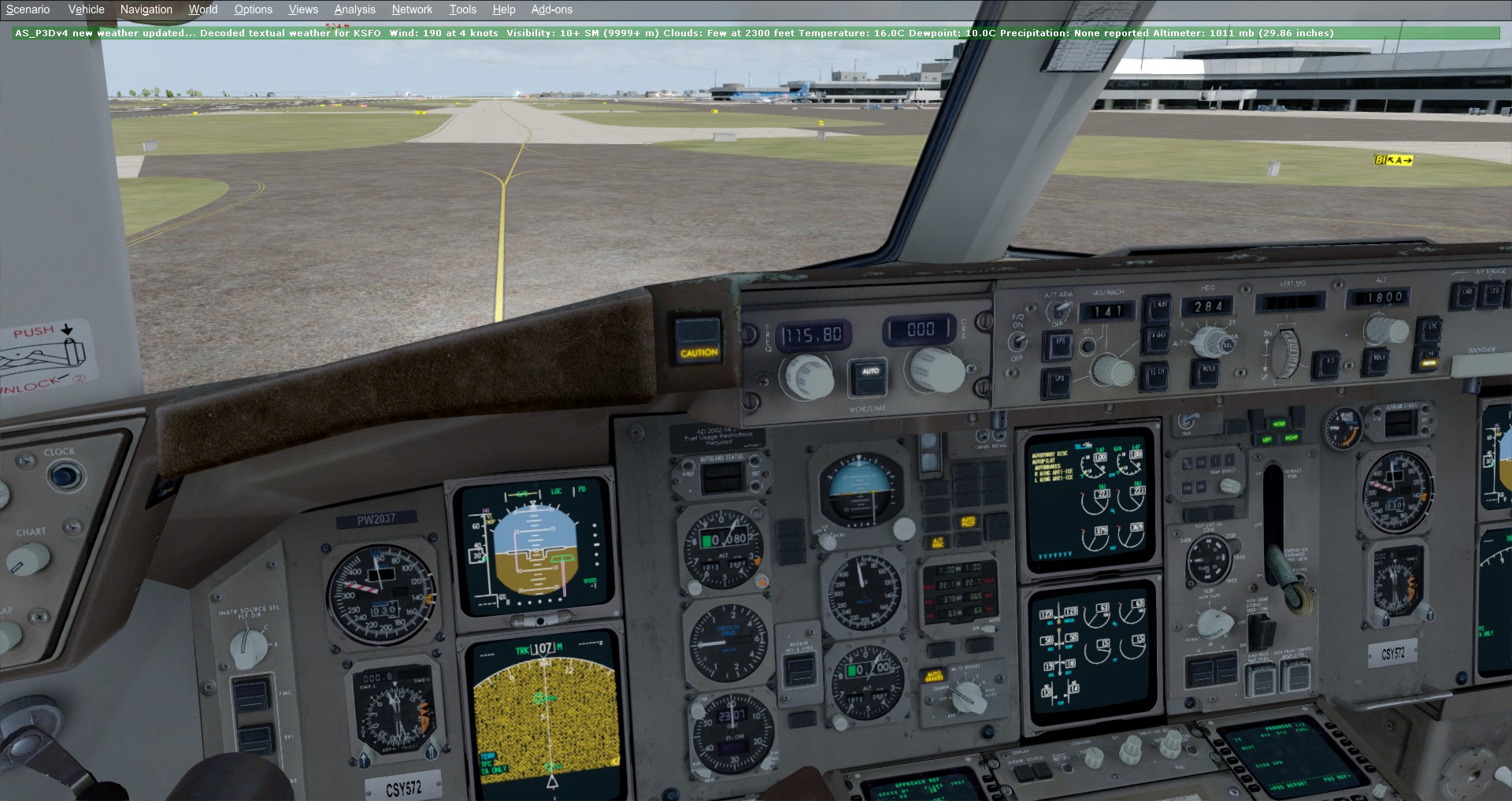
Task: Toggle the AUTO button on VOR/DME panel
Action: pos(869,372)
